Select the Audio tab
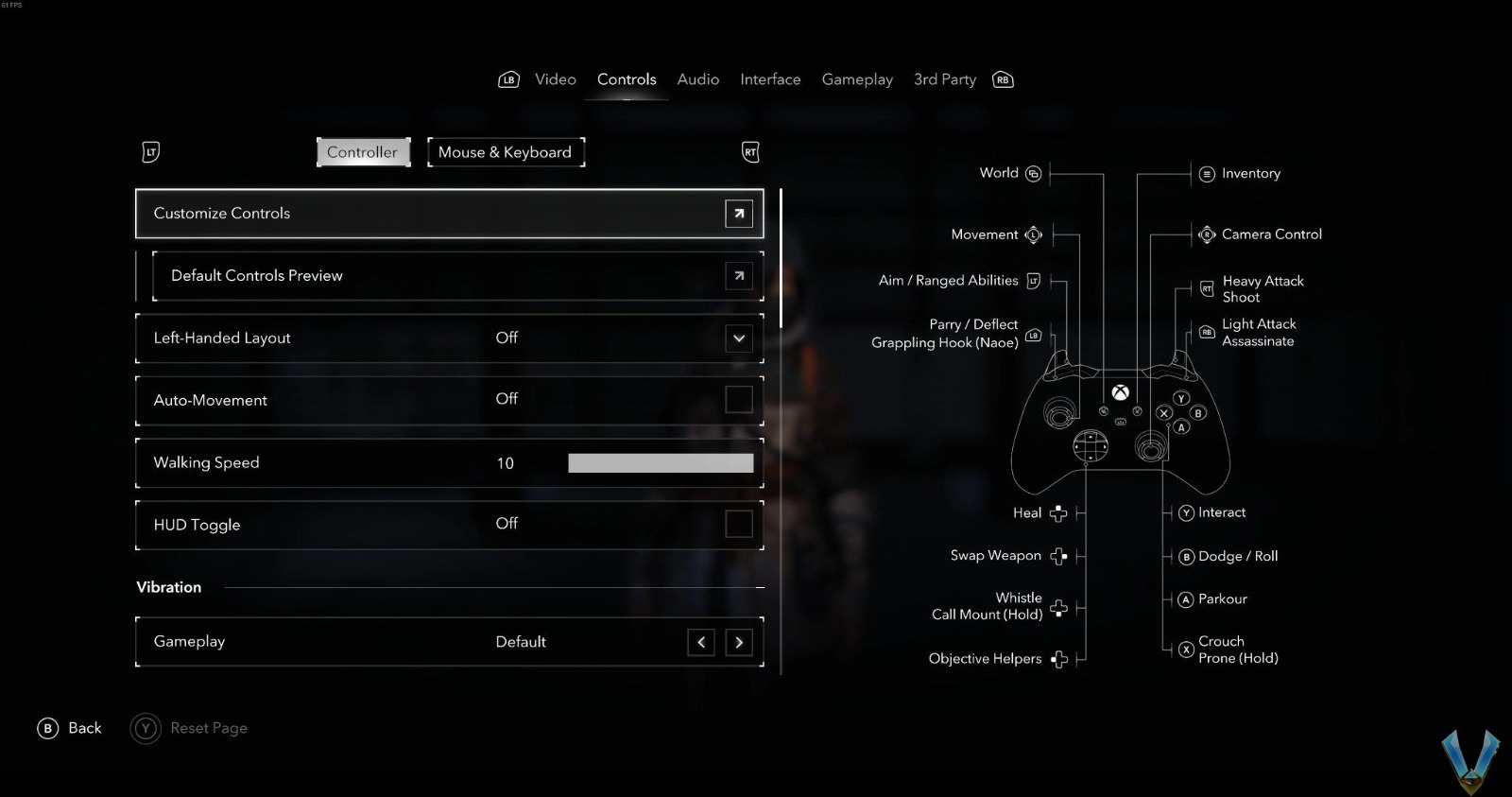The width and height of the screenshot is (1512, 797). [697, 79]
